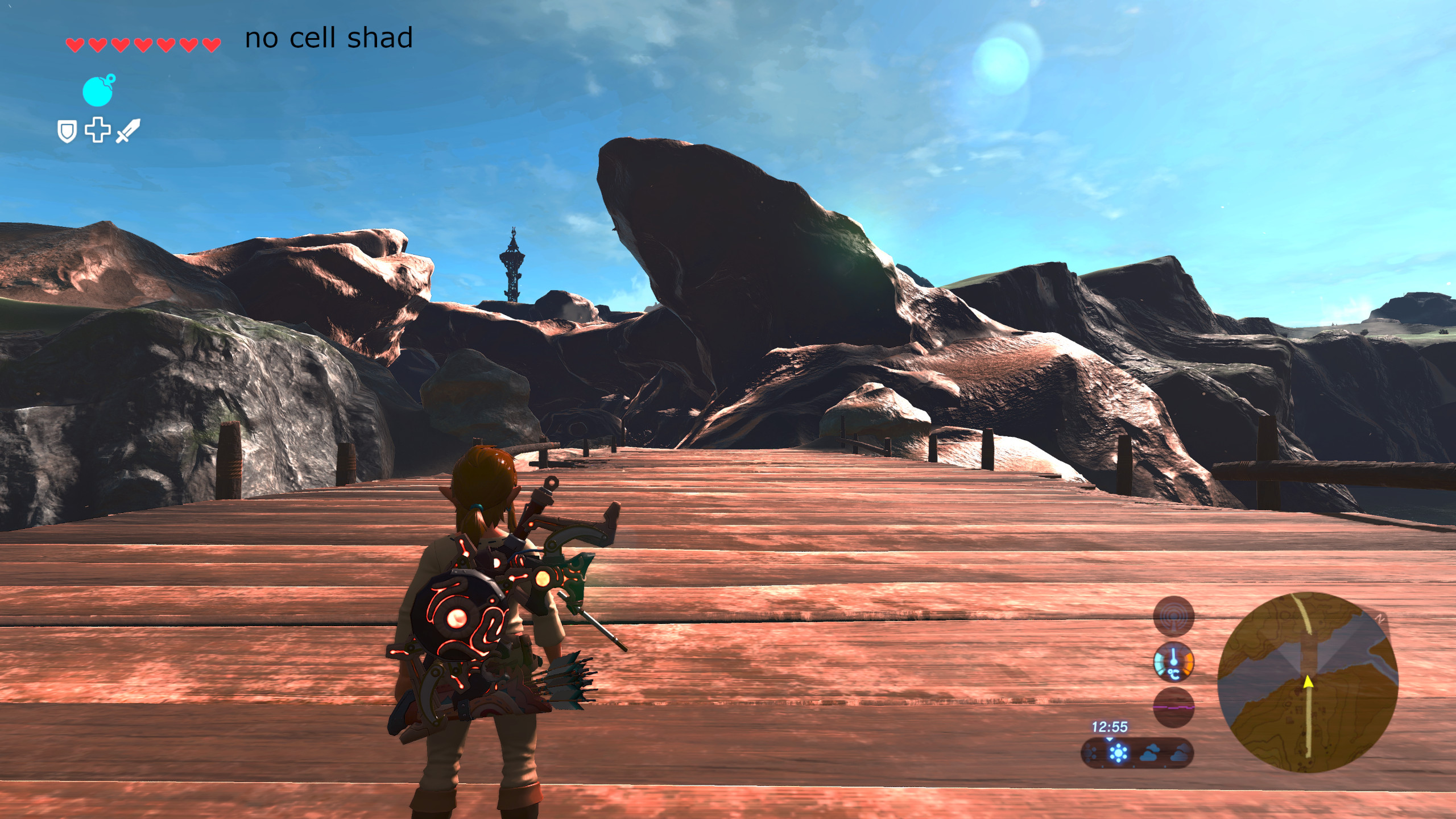This screenshot has width=1456, height=819.
Task: Select the sword attack icon
Action: (127, 131)
